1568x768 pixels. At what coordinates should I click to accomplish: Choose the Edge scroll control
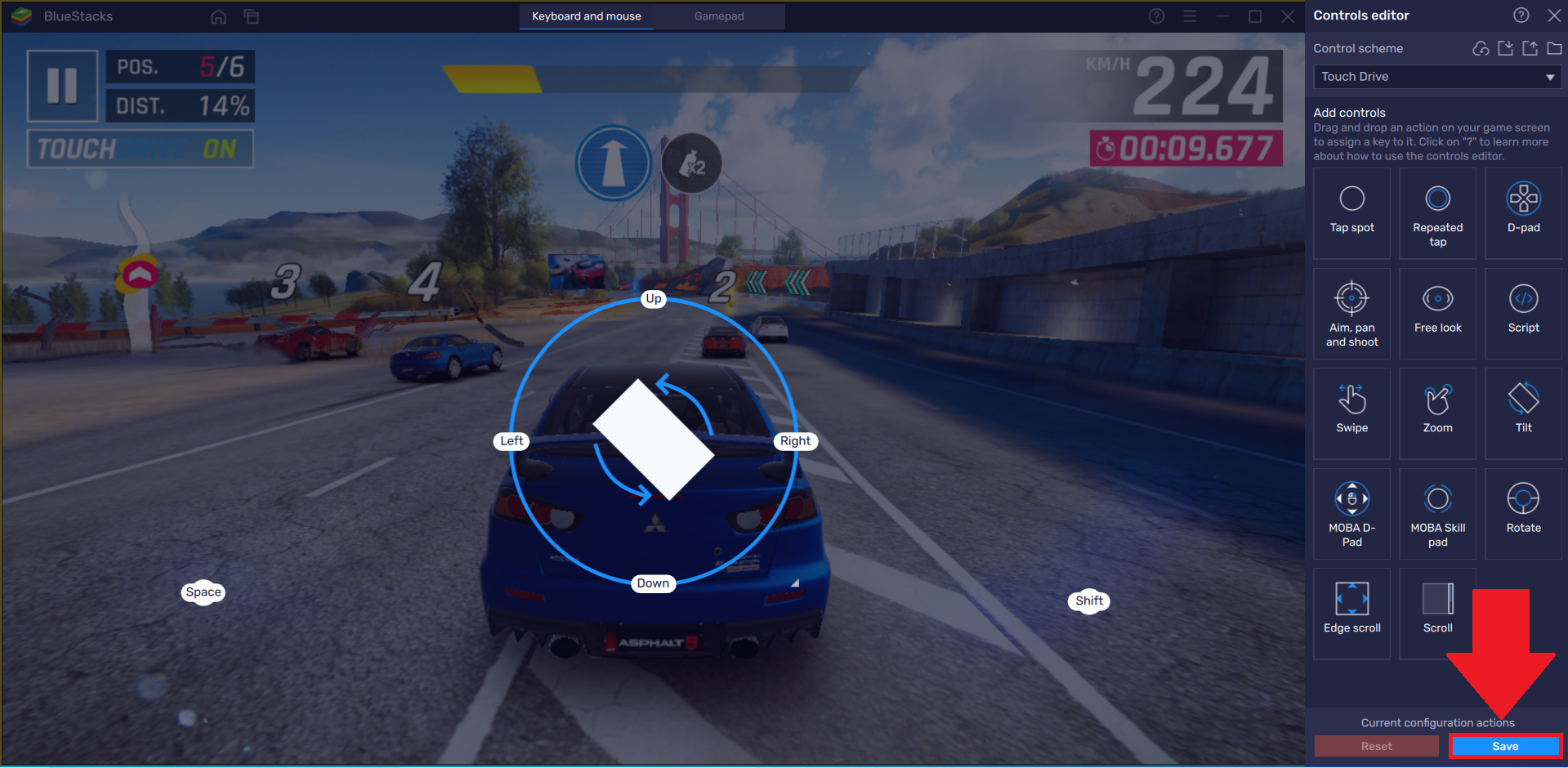pyautogui.click(x=1351, y=613)
